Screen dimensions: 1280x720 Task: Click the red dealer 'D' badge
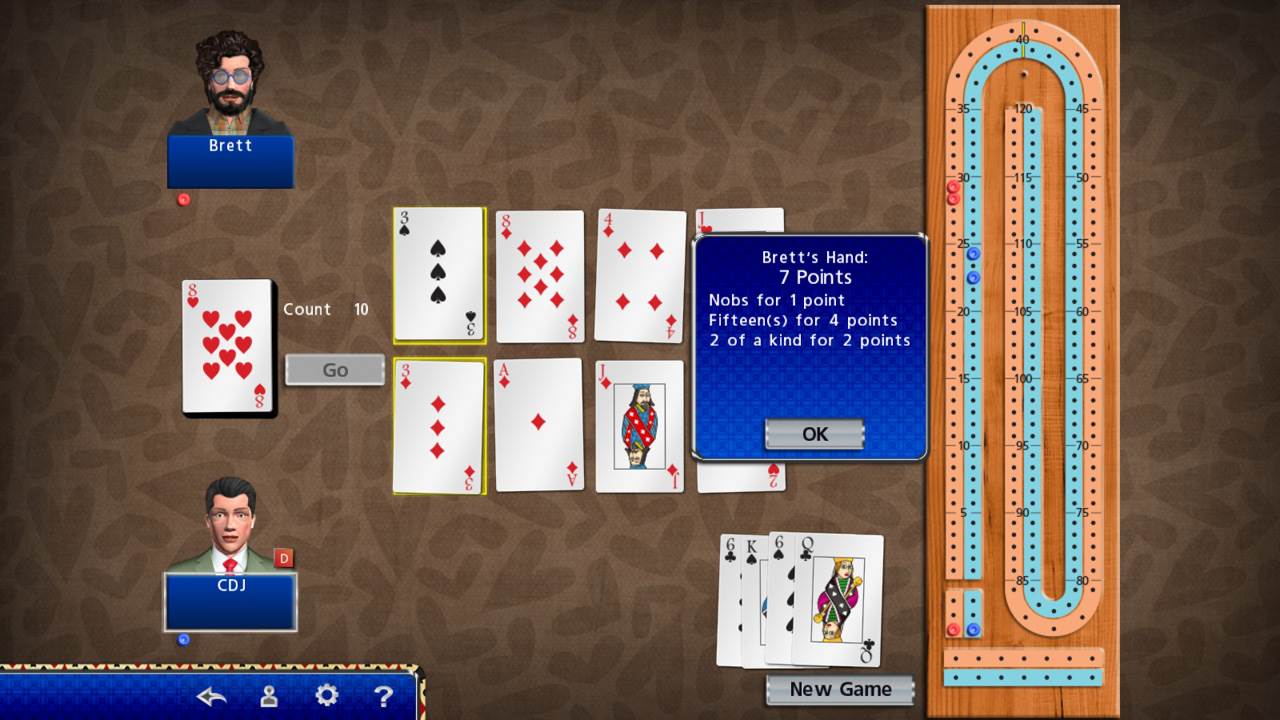(285, 558)
